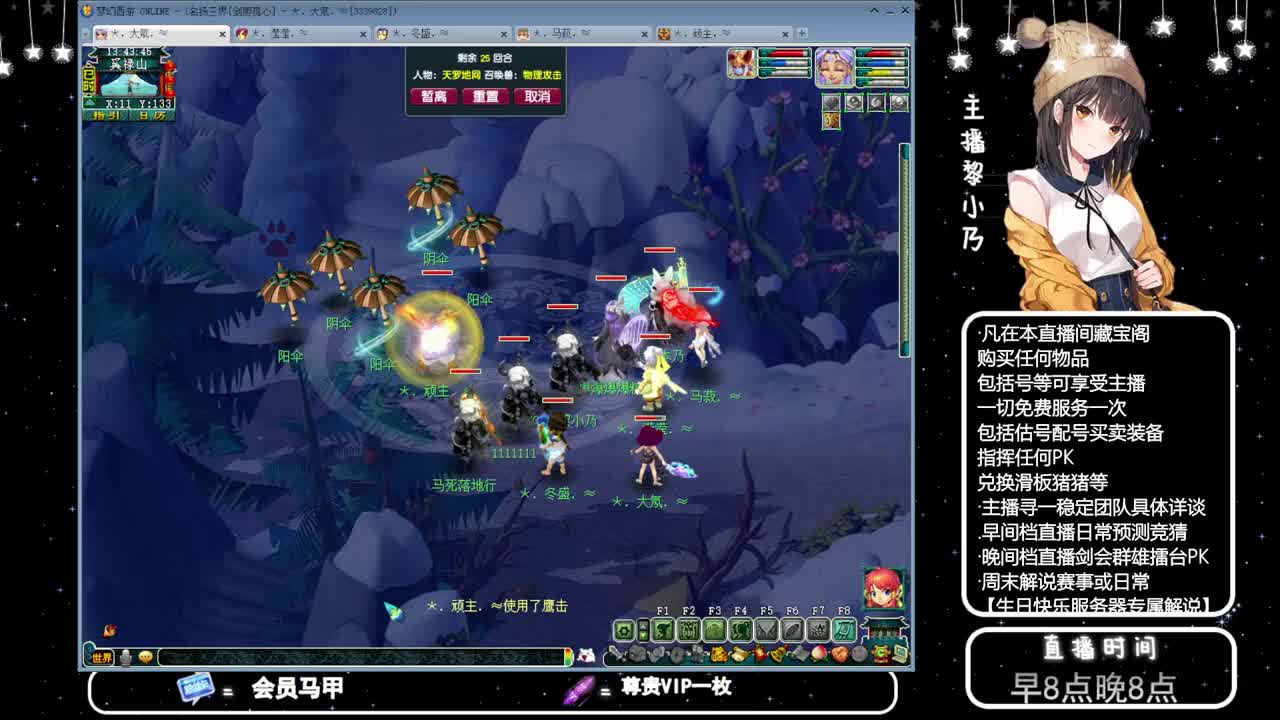
Task: Click the peach item icon in quick-use bar
Action: (x=818, y=655)
